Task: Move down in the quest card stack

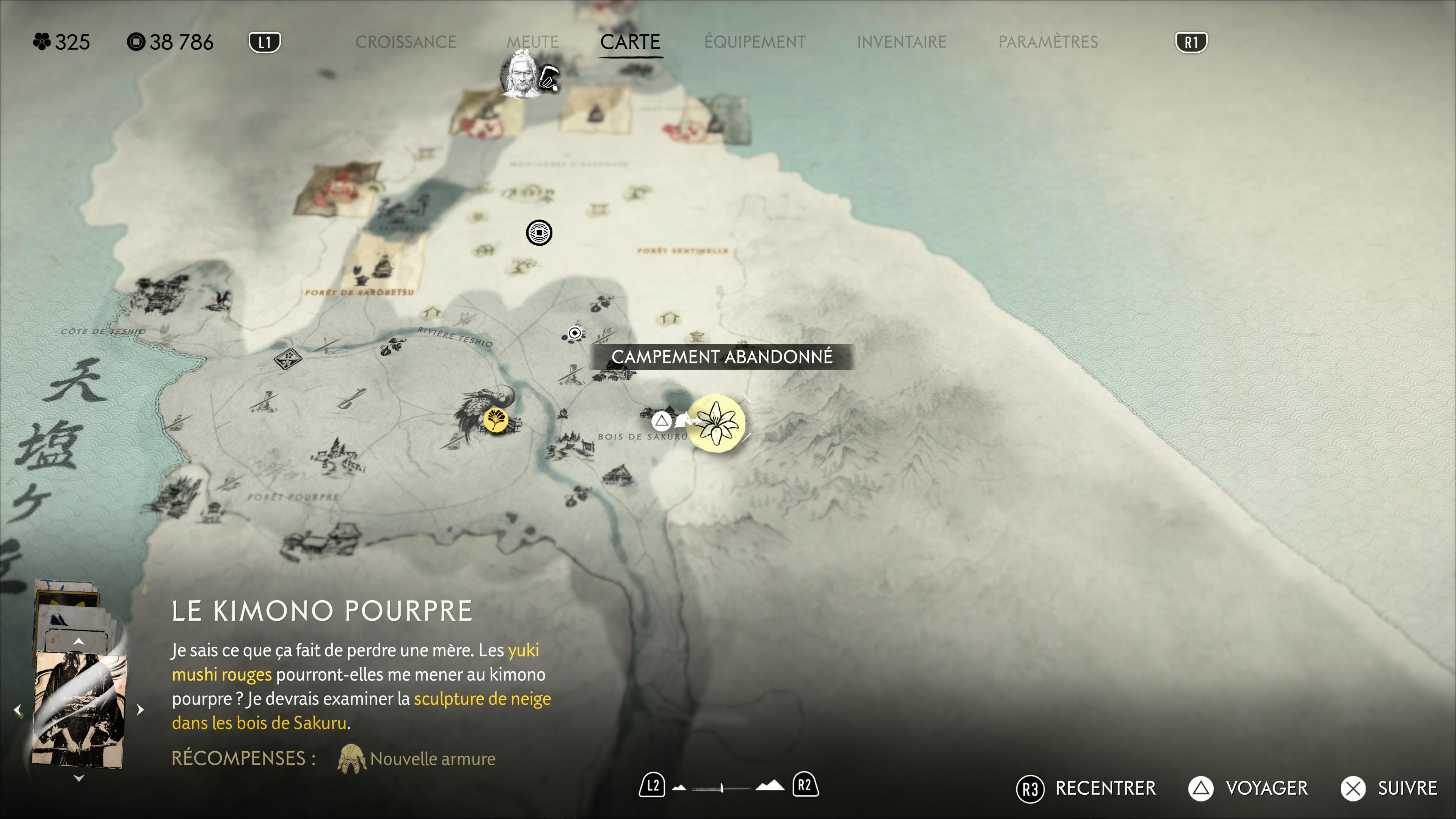Action: pyautogui.click(x=78, y=778)
